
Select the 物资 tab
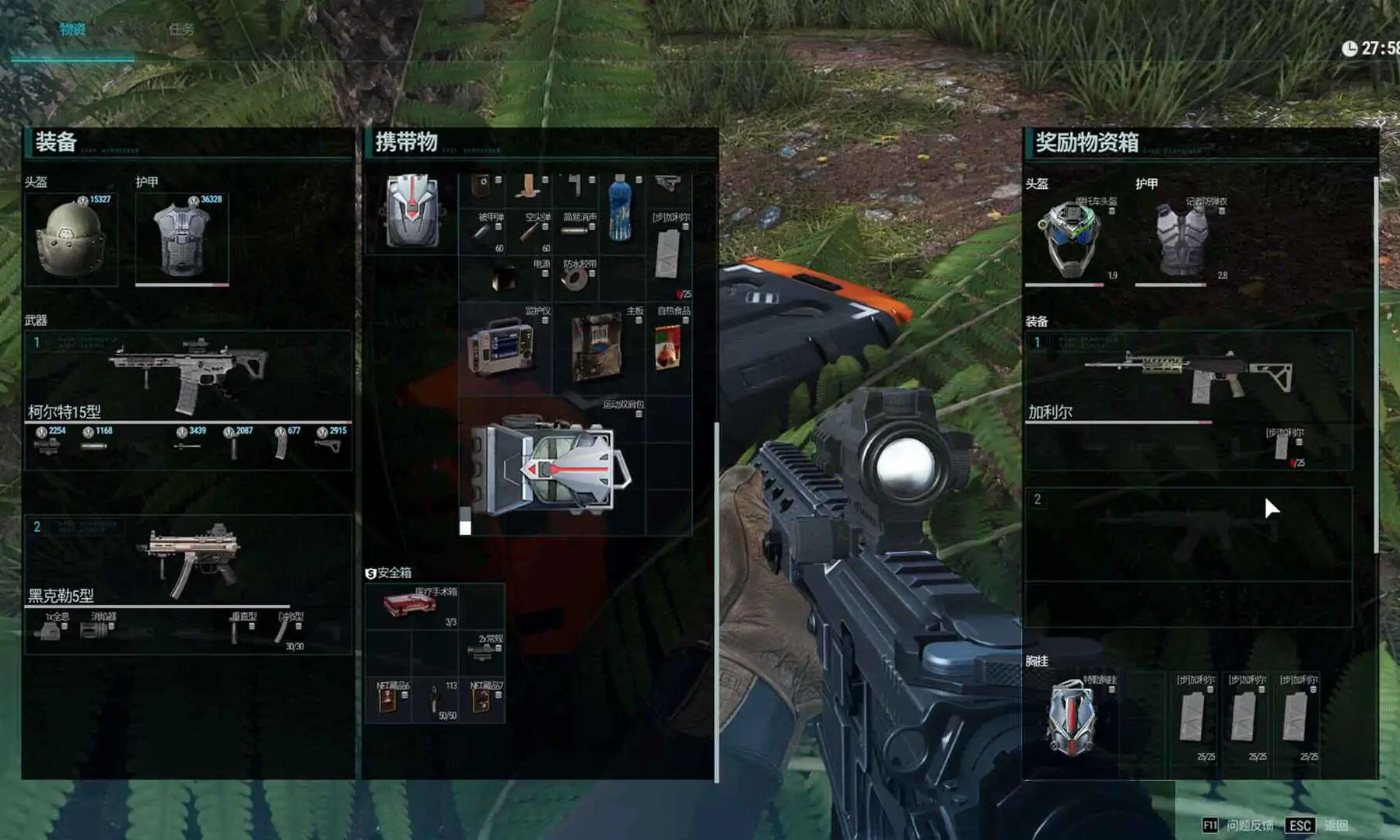72,30
